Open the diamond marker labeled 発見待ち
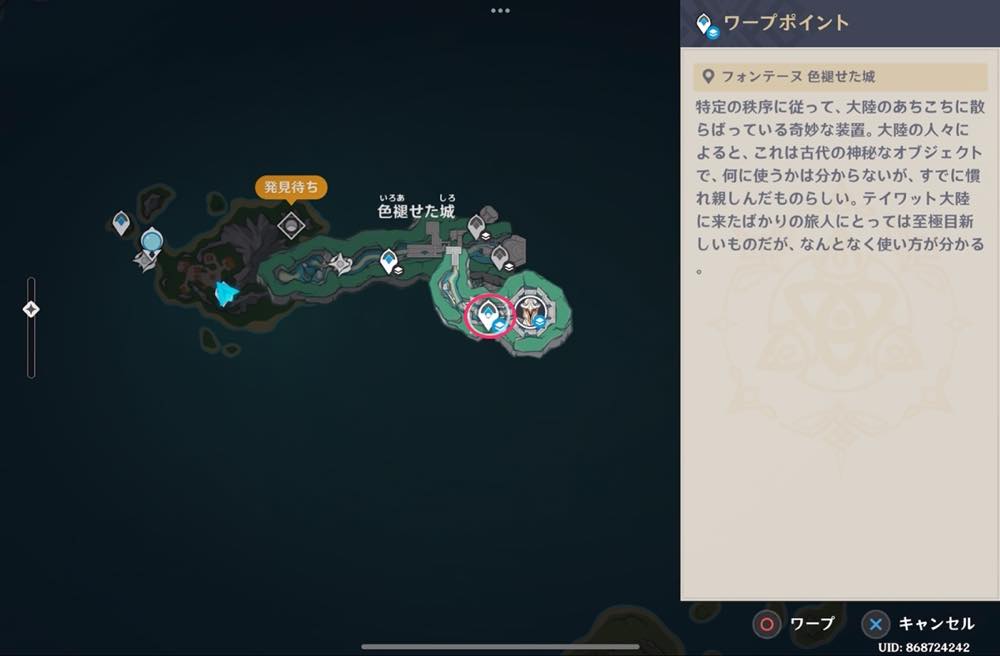 [x=291, y=225]
